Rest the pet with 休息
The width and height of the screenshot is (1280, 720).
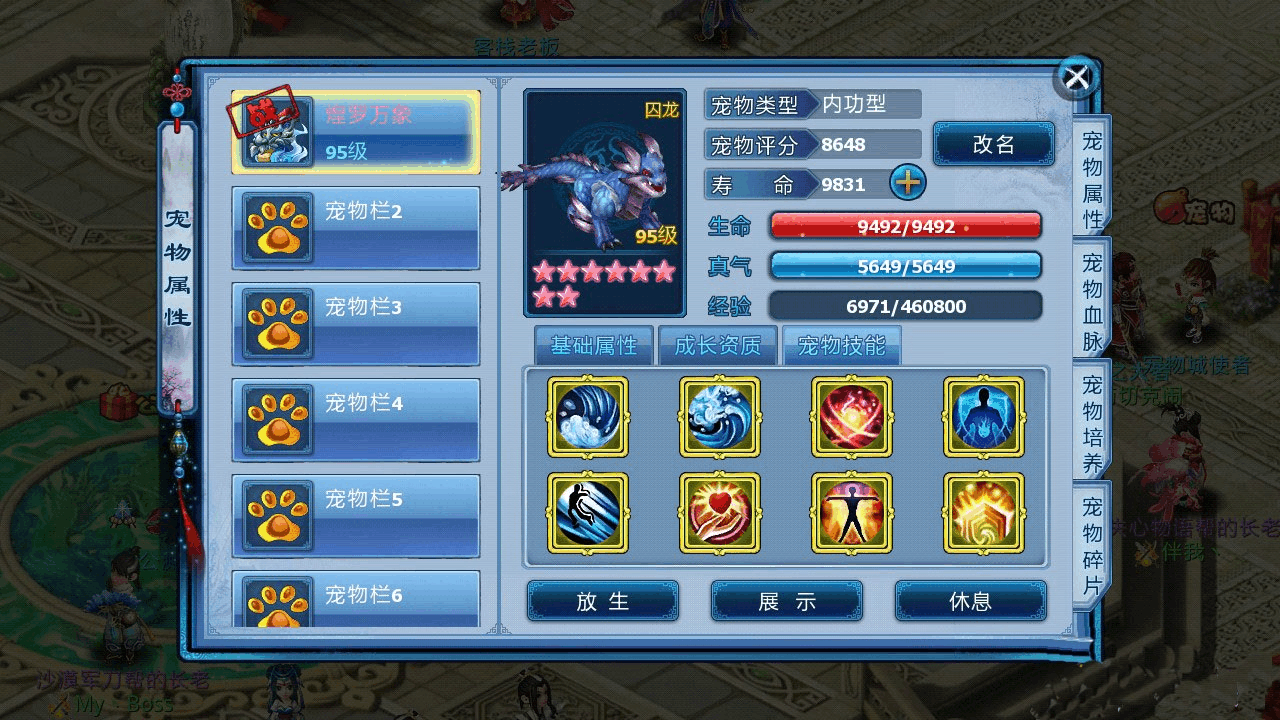click(x=970, y=601)
